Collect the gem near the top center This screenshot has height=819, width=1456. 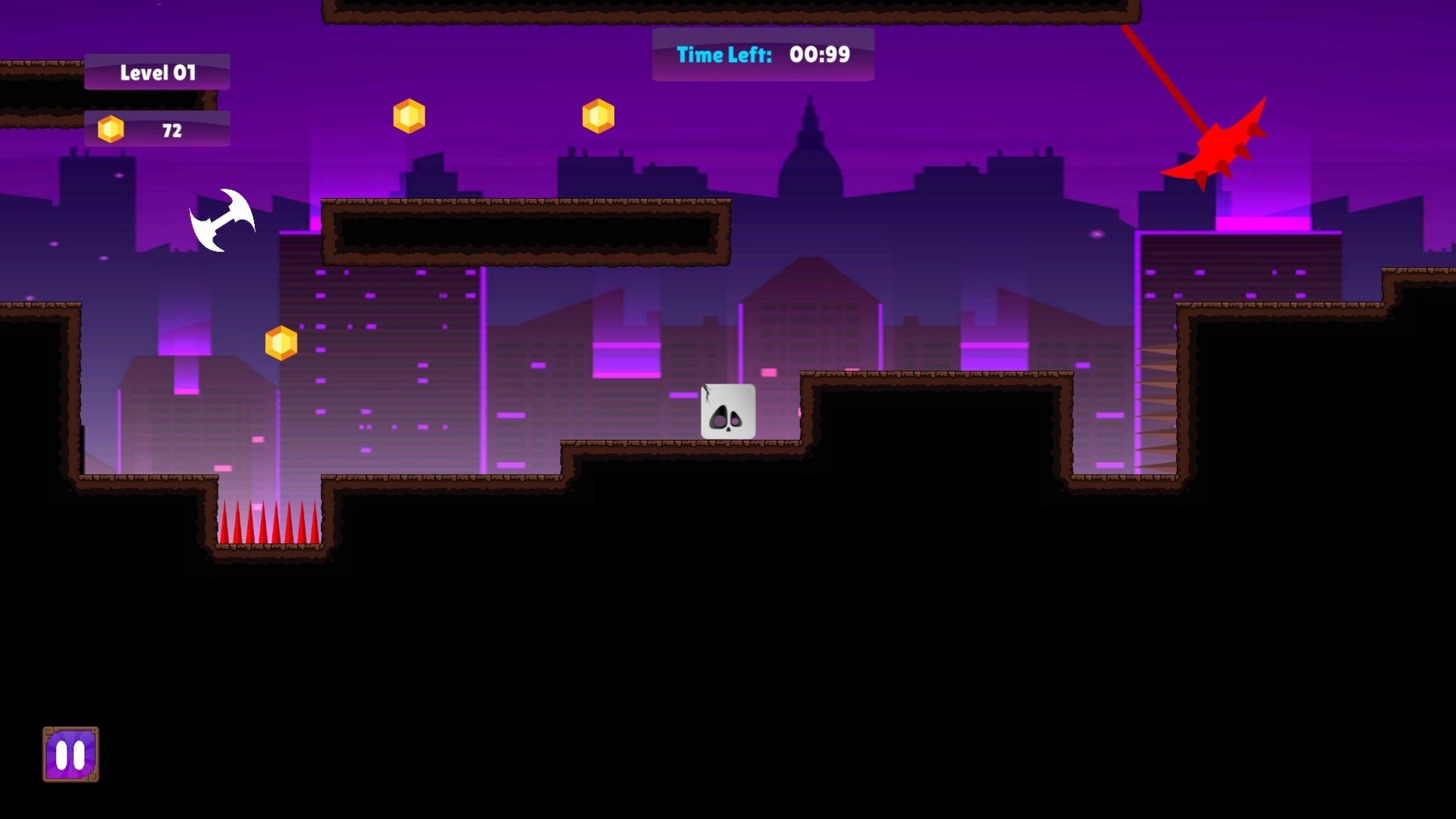click(599, 115)
